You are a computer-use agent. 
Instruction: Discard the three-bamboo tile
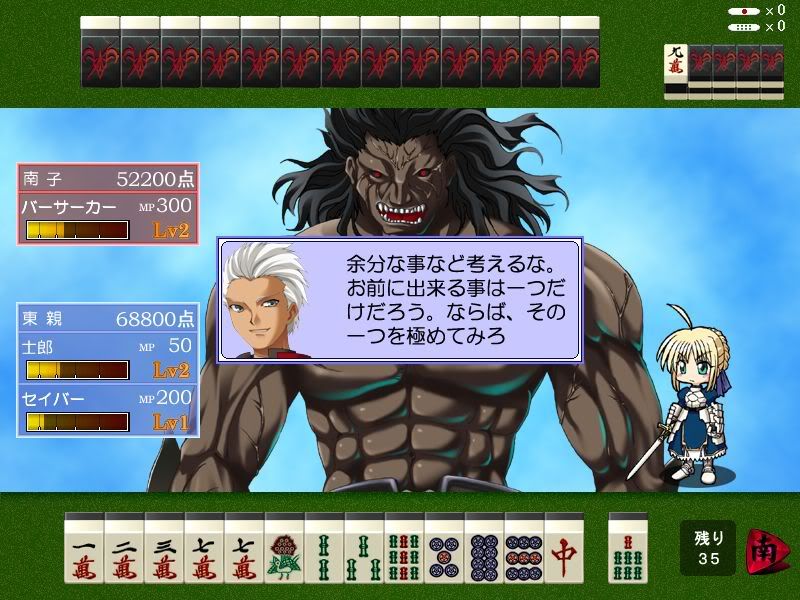[x=364, y=549]
